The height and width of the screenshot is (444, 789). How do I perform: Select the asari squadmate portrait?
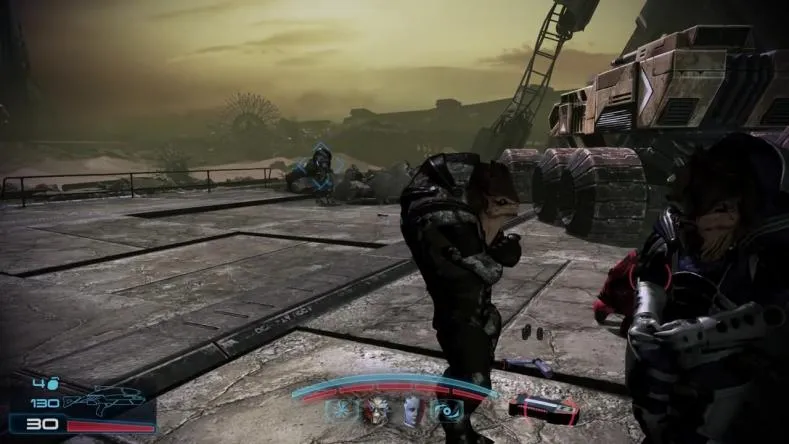pos(411,410)
